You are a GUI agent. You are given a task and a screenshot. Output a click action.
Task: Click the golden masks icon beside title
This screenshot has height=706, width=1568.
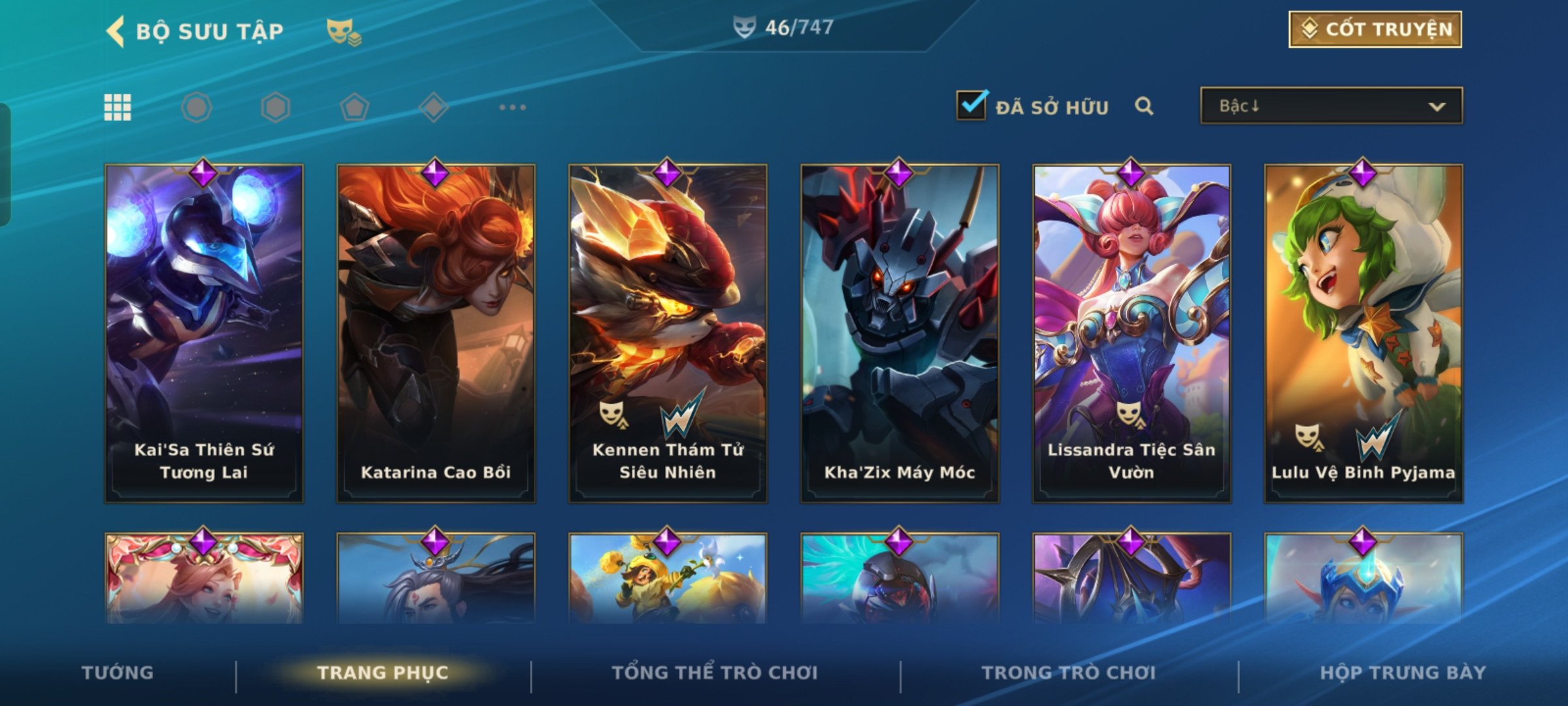pos(344,32)
